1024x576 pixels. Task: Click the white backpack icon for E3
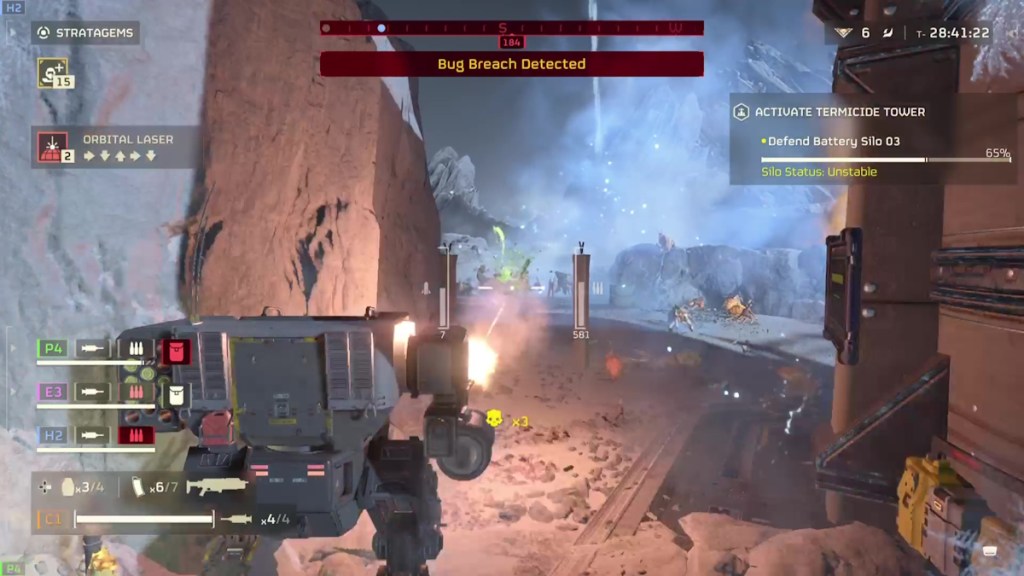coord(176,393)
